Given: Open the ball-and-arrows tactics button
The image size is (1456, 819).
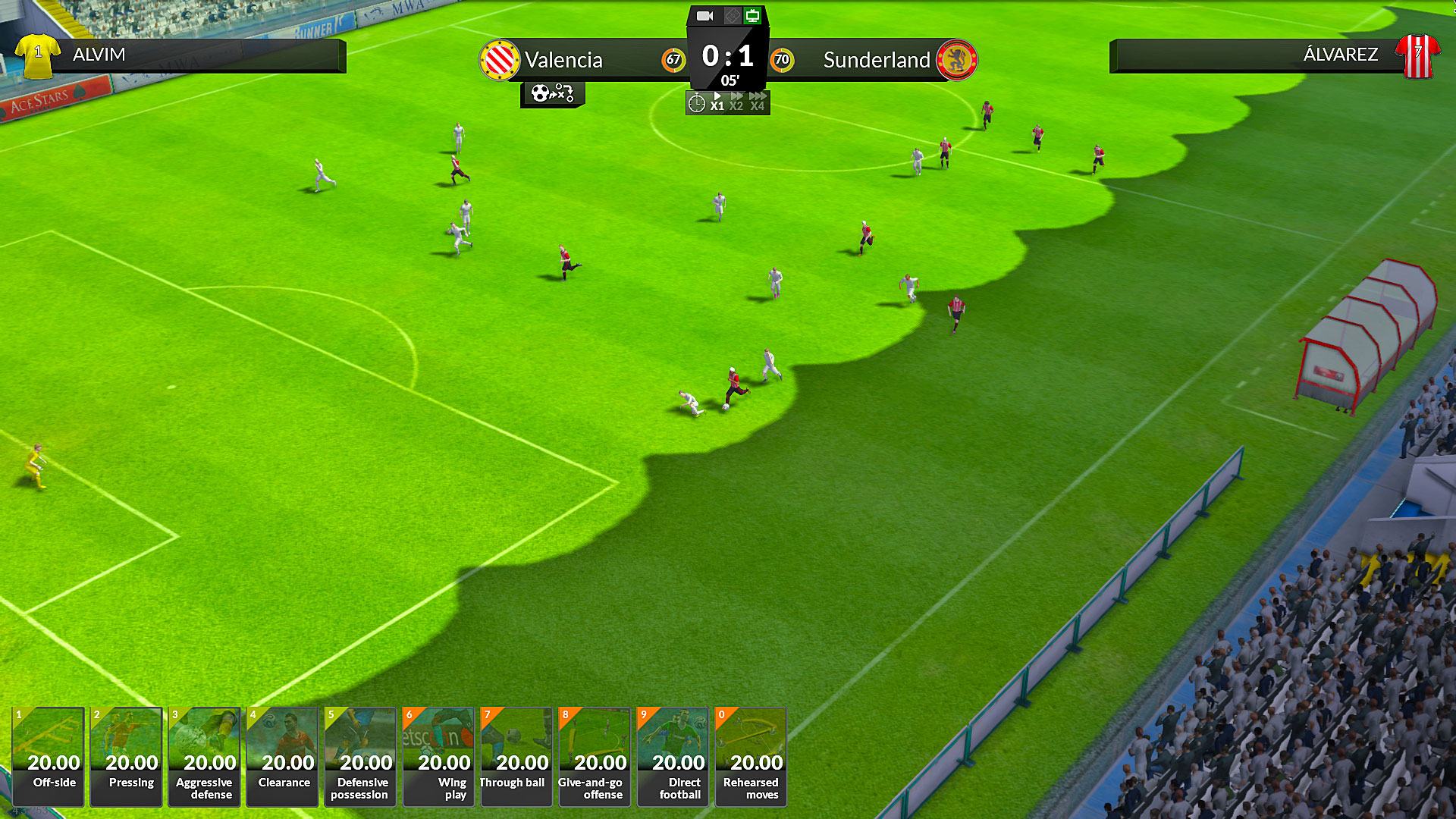Looking at the screenshot, I should [552, 94].
